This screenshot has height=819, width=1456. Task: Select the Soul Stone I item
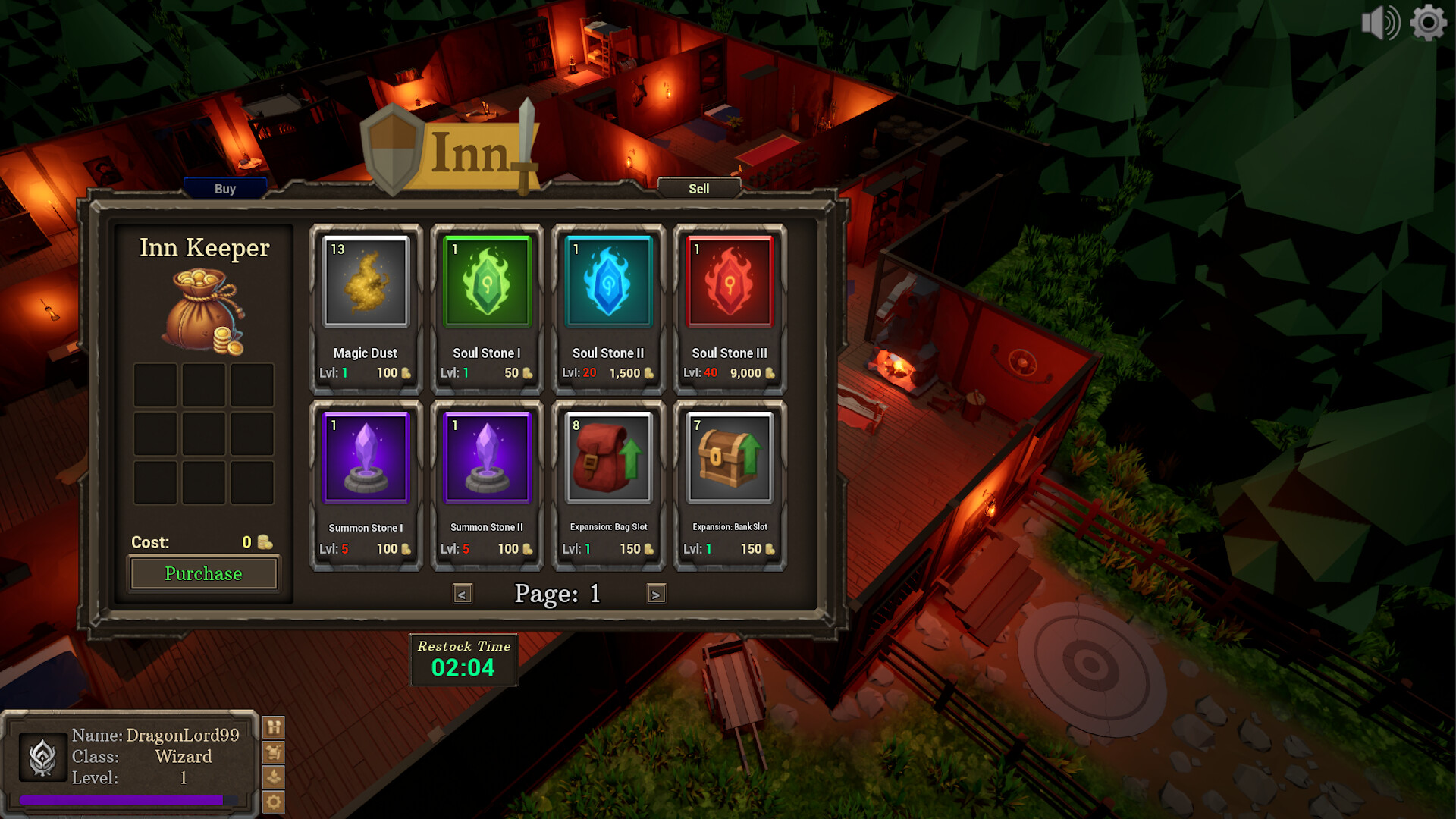[x=488, y=282]
